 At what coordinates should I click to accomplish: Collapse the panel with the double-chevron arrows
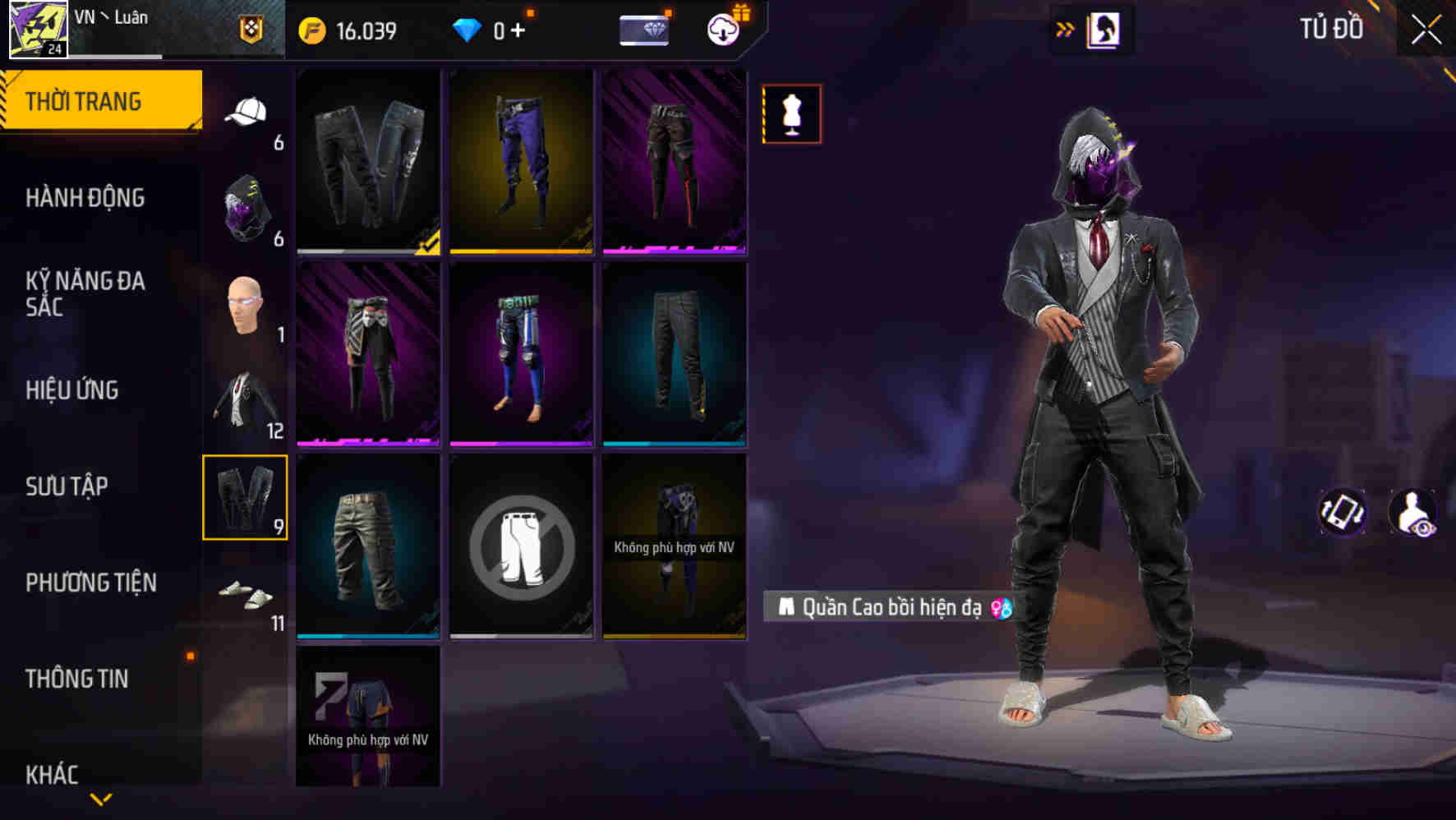pyautogui.click(x=1067, y=27)
